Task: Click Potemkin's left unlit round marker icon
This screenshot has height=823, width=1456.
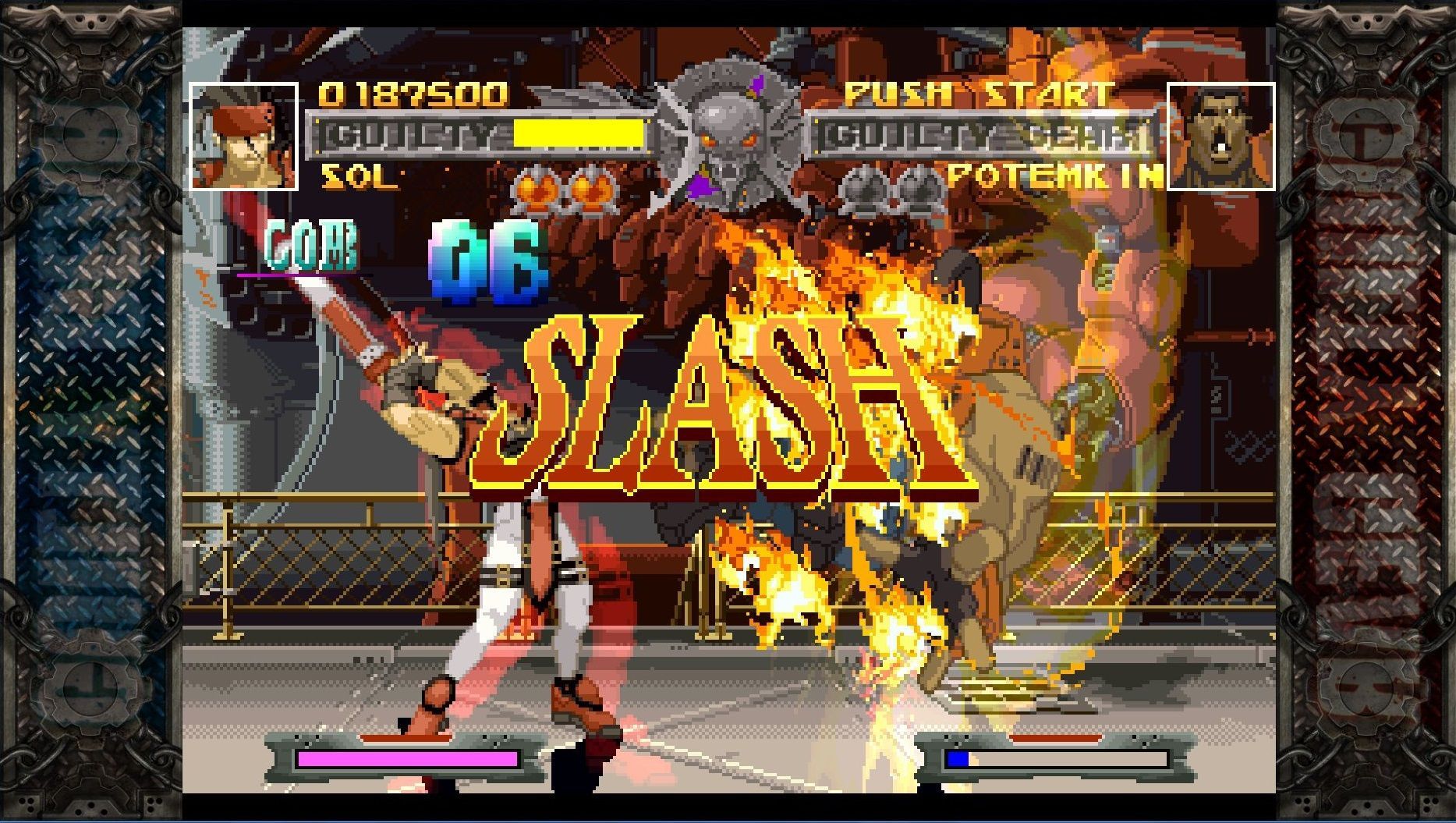Action: click(x=863, y=187)
